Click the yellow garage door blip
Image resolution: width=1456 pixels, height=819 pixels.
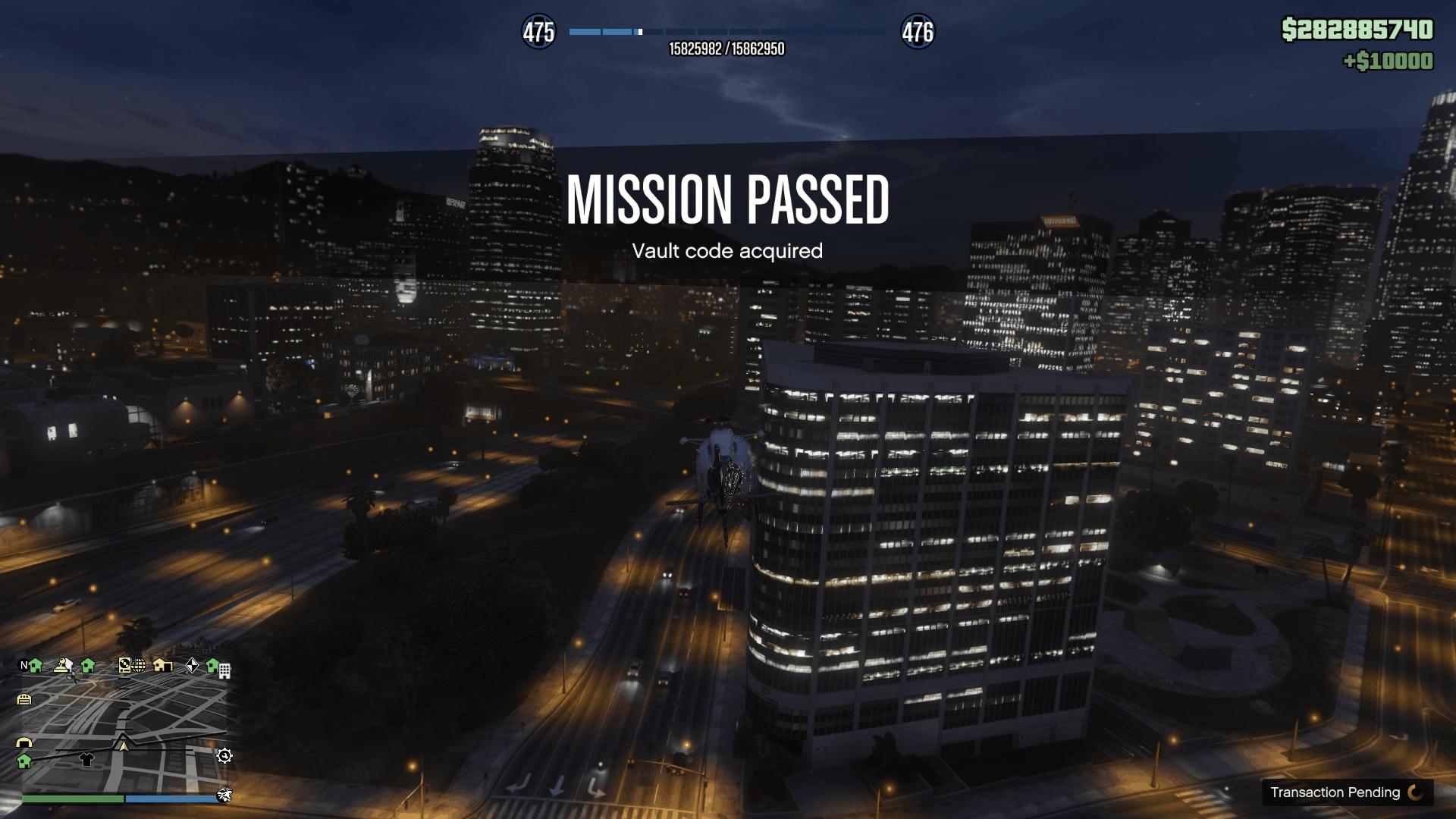tap(24, 699)
